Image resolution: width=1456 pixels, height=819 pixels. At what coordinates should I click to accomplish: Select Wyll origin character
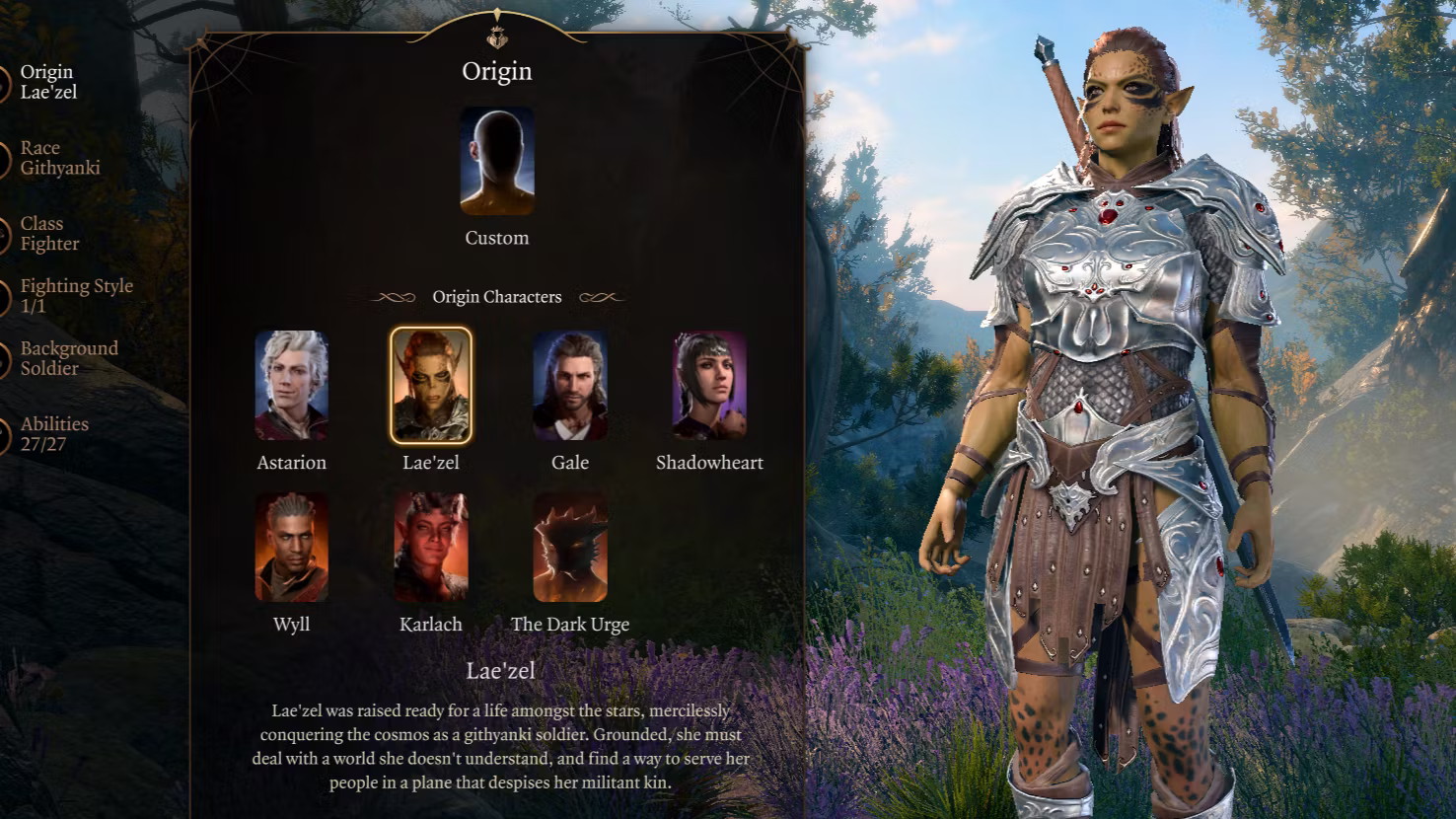(x=291, y=548)
